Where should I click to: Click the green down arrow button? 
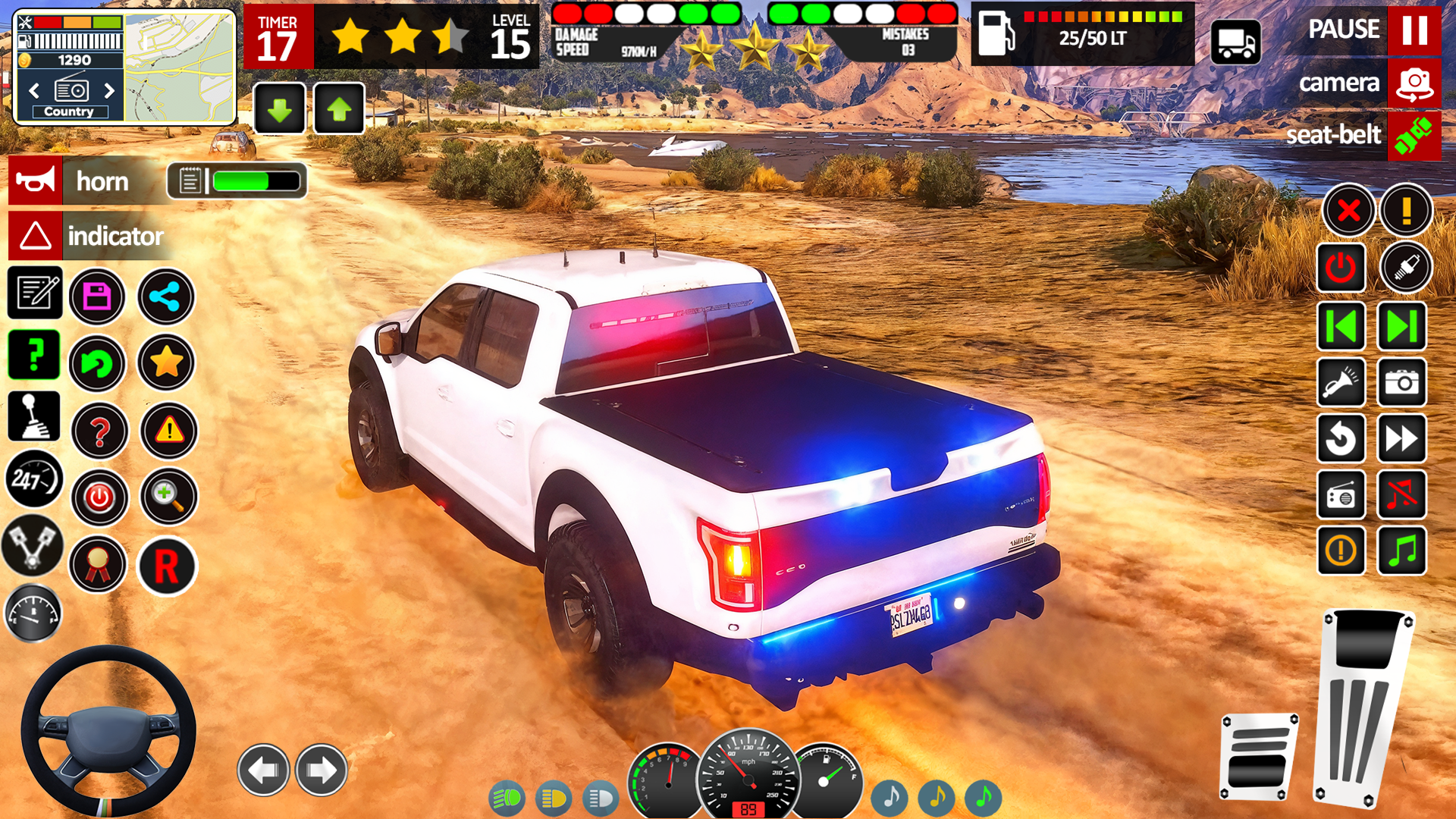279,110
